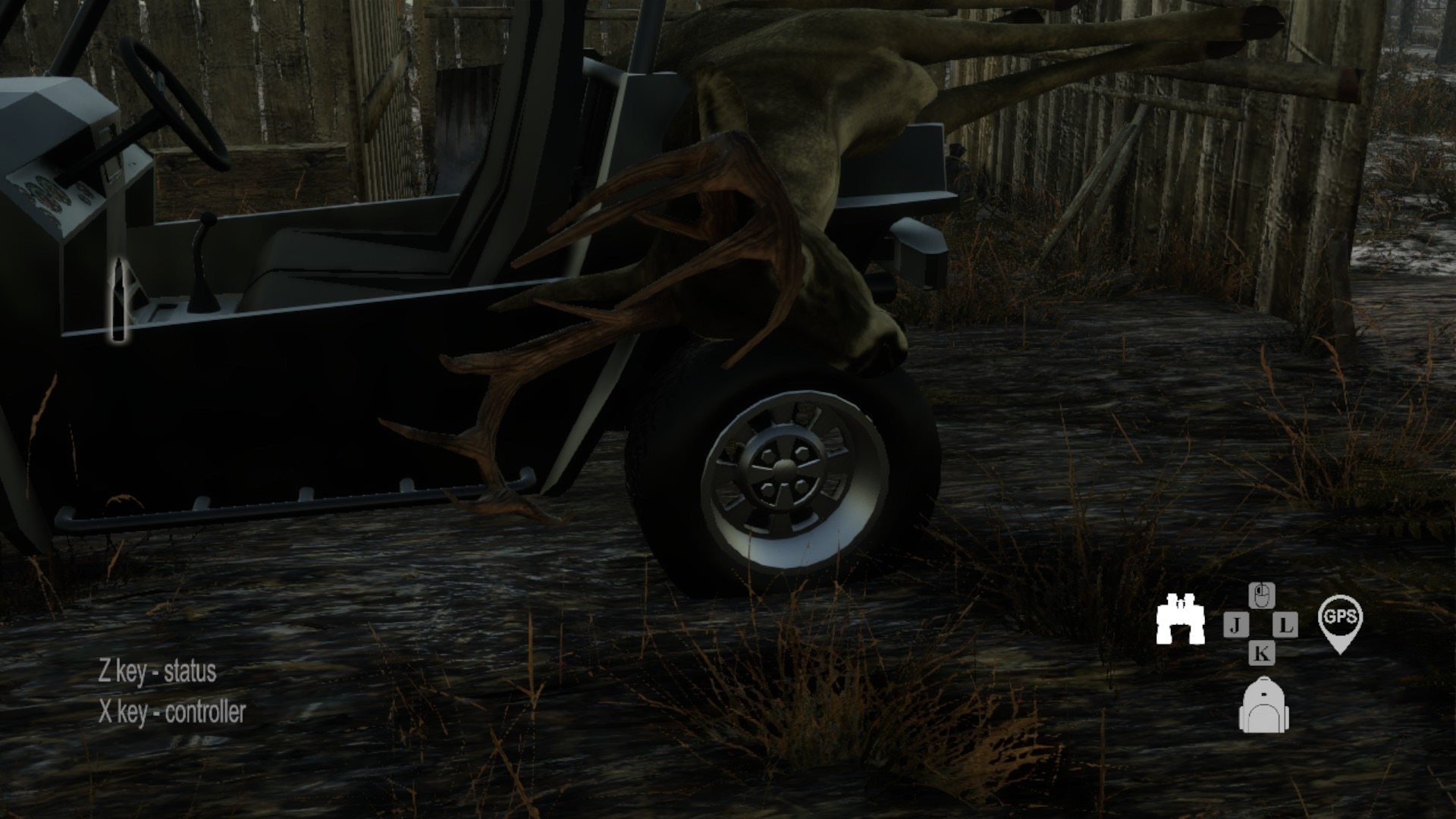Open the GPS map marker icon
Screen dimensions: 1456x819
(x=1340, y=622)
